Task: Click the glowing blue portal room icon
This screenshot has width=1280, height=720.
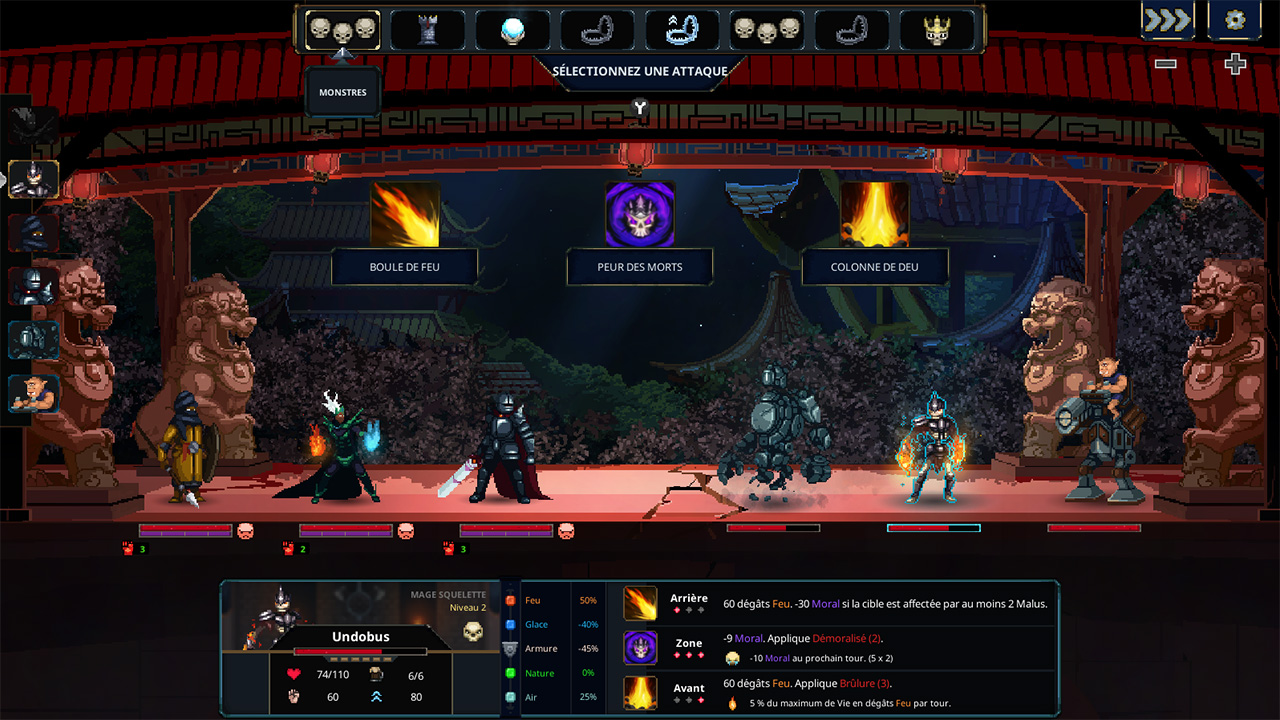Action: tap(683, 30)
